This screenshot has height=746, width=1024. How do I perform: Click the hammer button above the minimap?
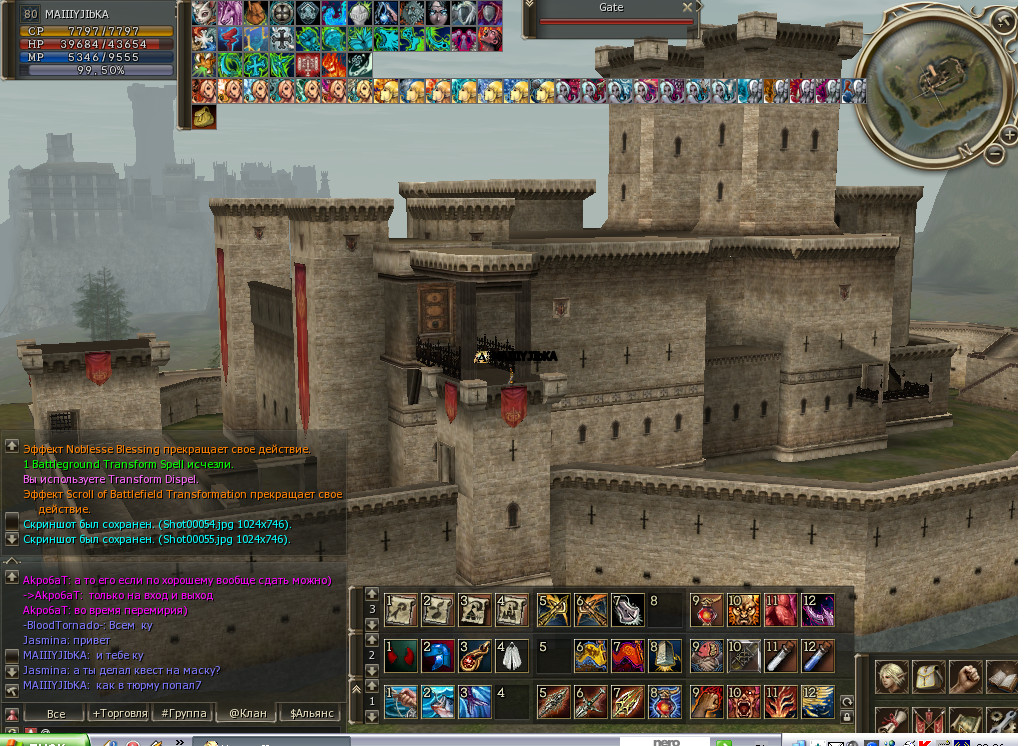[x=1005, y=19]
